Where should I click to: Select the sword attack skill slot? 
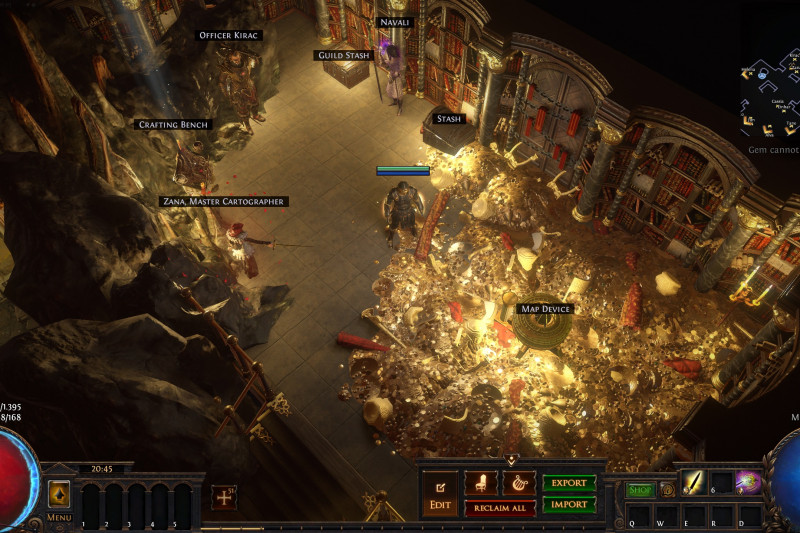[x=694, y=483]
